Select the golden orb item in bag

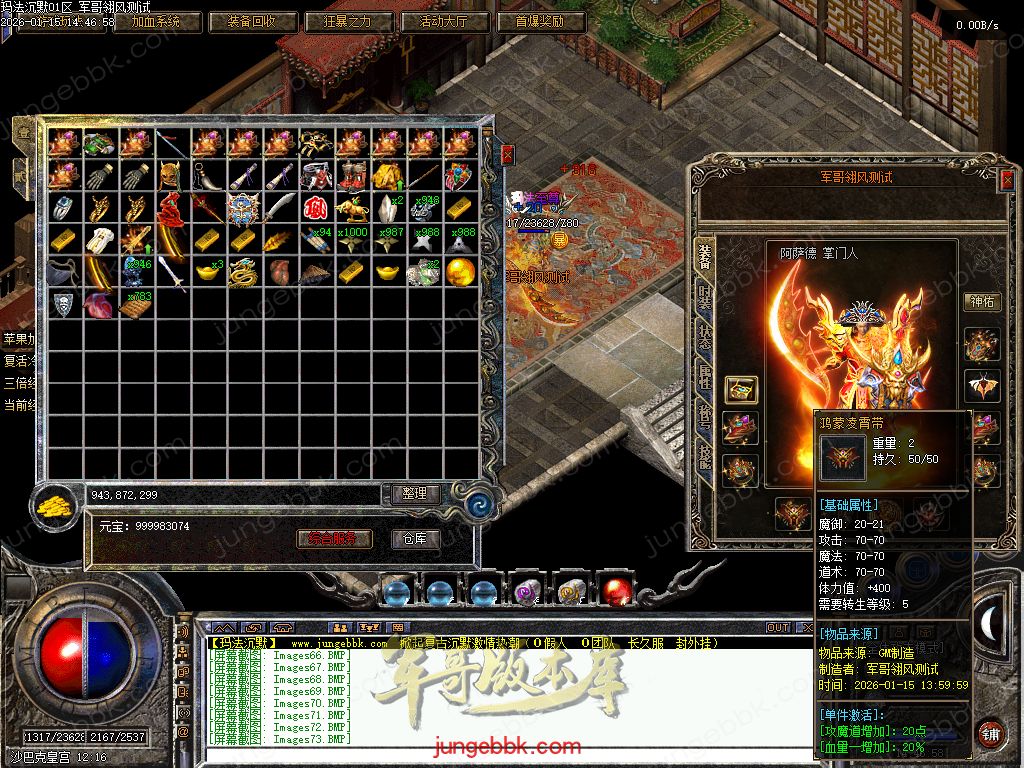460,272
